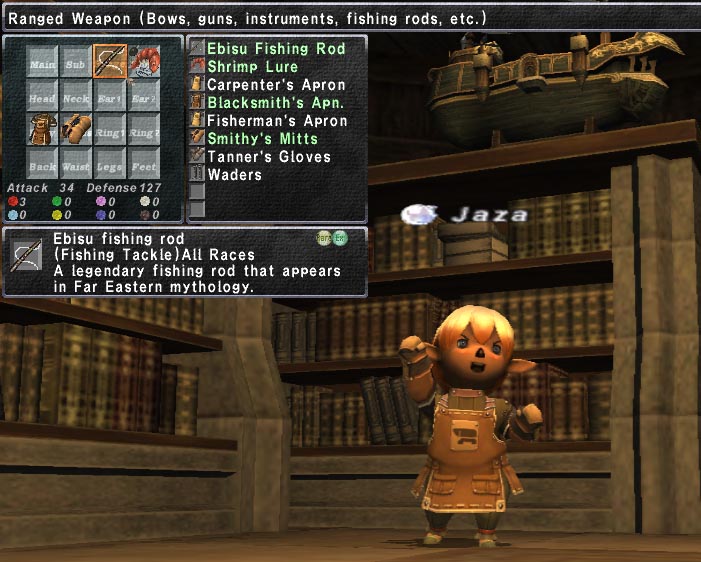This screenshot has height=562, width=701.
Task: Select Smithy's Mitts from the item list
Action: pos(262,139)
